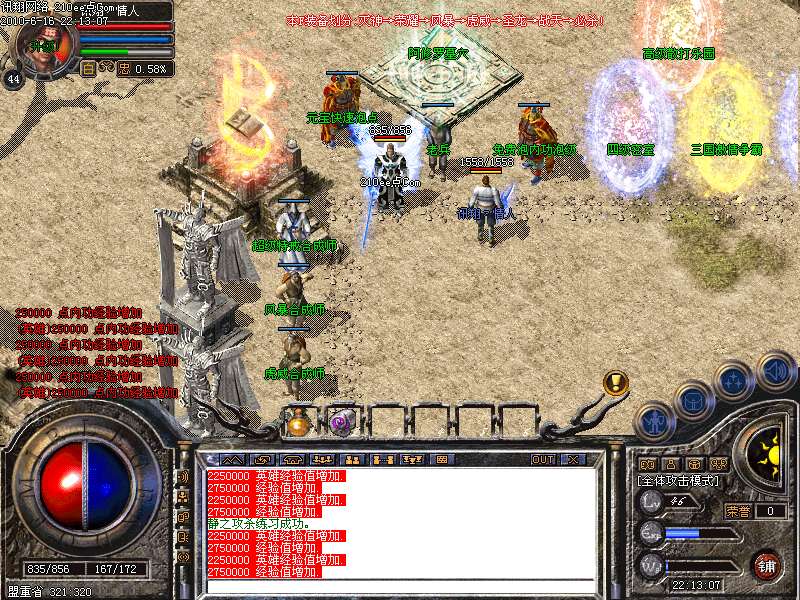Click the sun day-night indicator dial
This screenshot has width=800, height=600.
pyautogui.click(x=767, y=449)
